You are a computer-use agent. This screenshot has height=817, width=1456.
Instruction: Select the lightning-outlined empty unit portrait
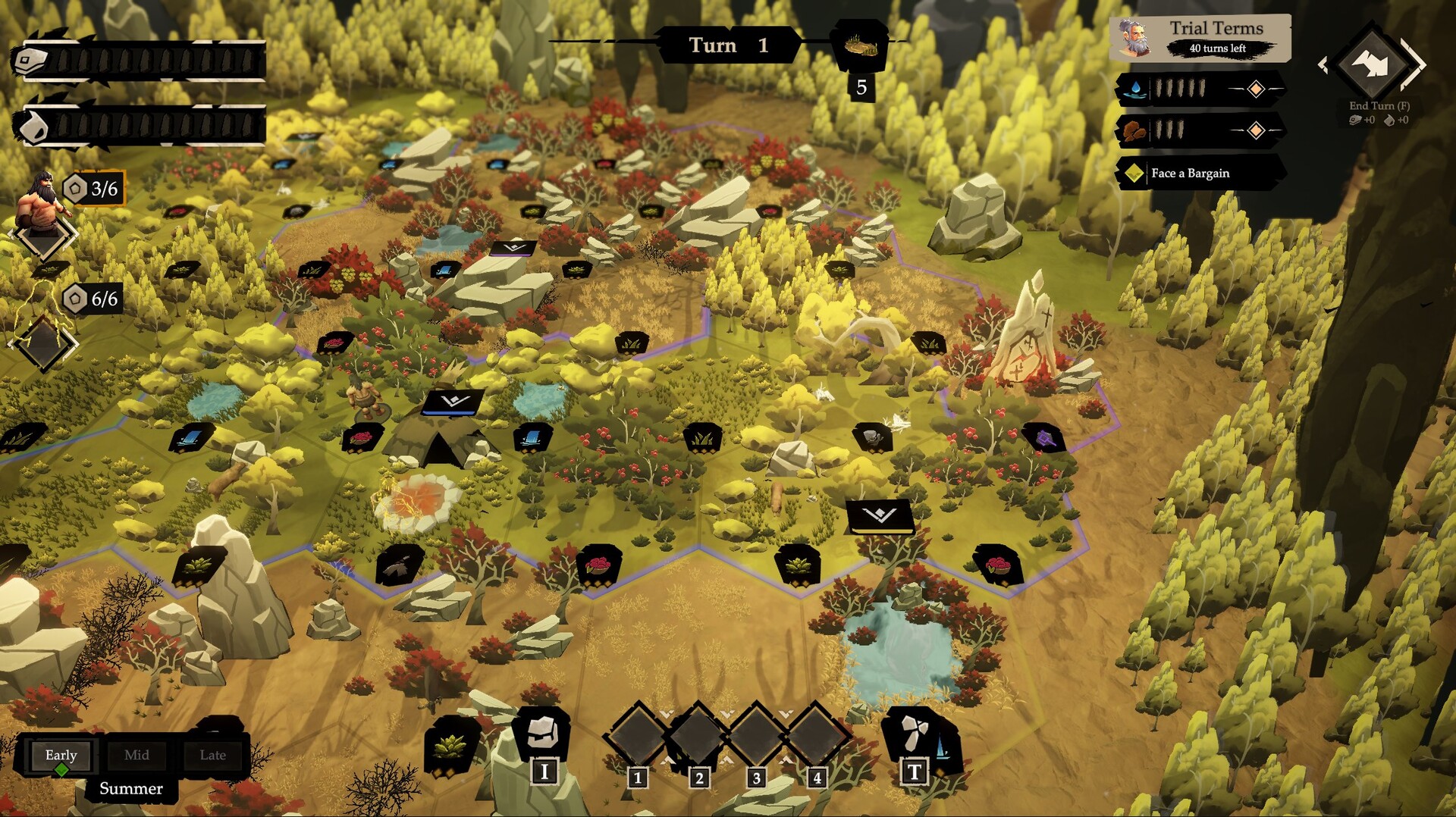tap(43, 343)
